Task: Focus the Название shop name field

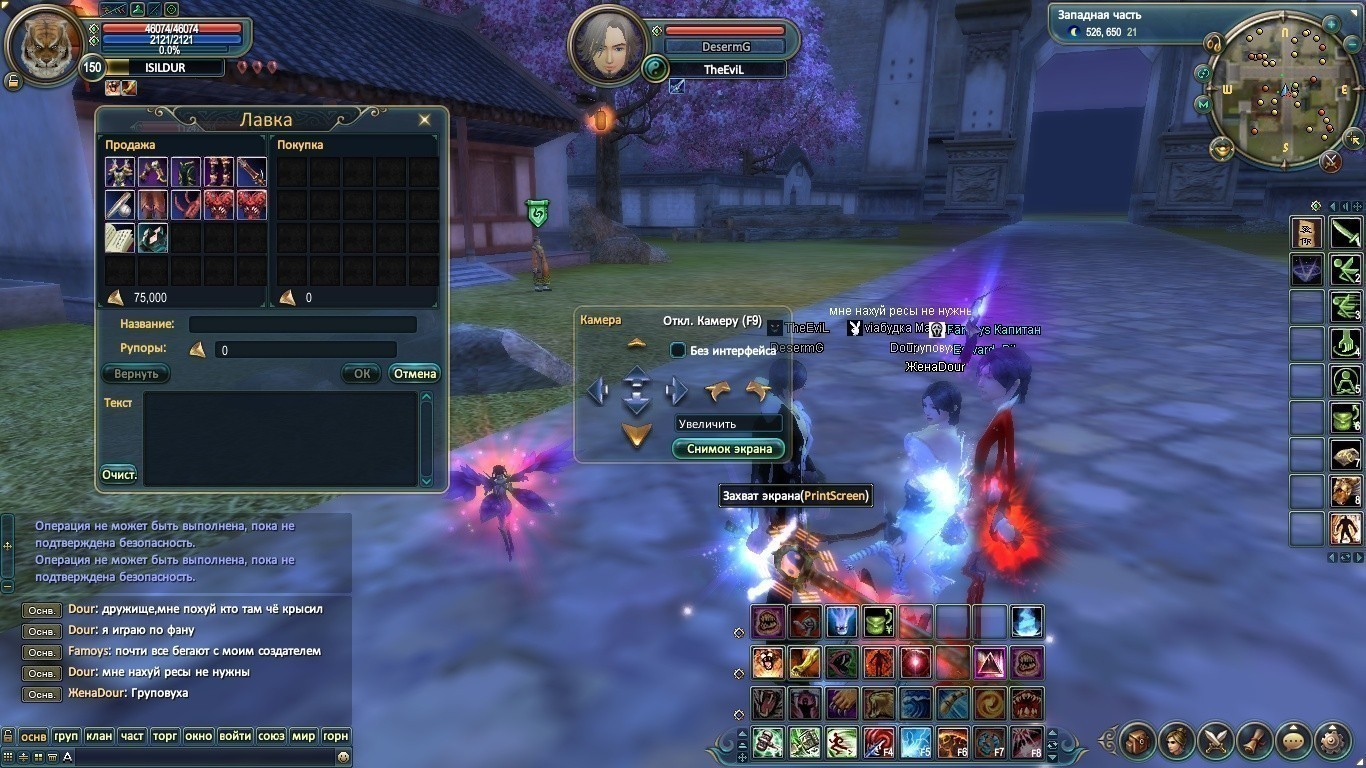Action: tap(302, 325)
